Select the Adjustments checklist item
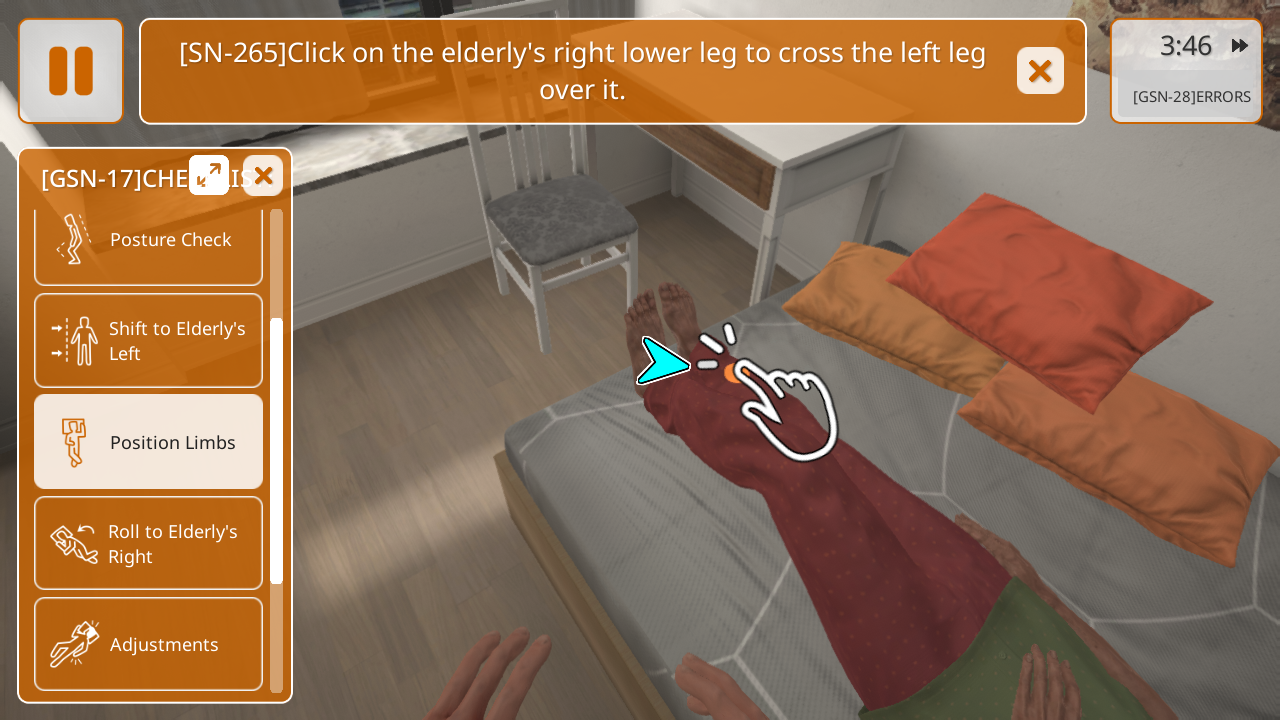 [x=148, y=644]
